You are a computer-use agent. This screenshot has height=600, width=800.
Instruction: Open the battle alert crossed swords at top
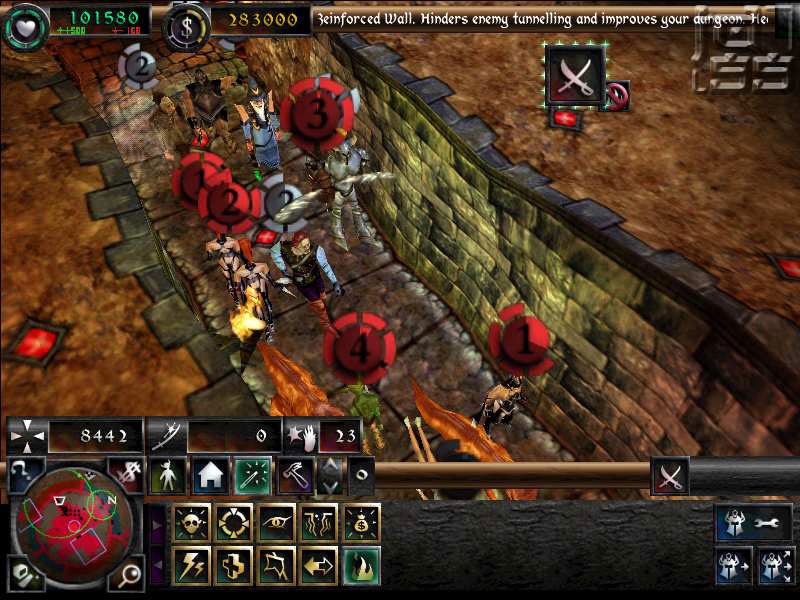pos(575,76)
